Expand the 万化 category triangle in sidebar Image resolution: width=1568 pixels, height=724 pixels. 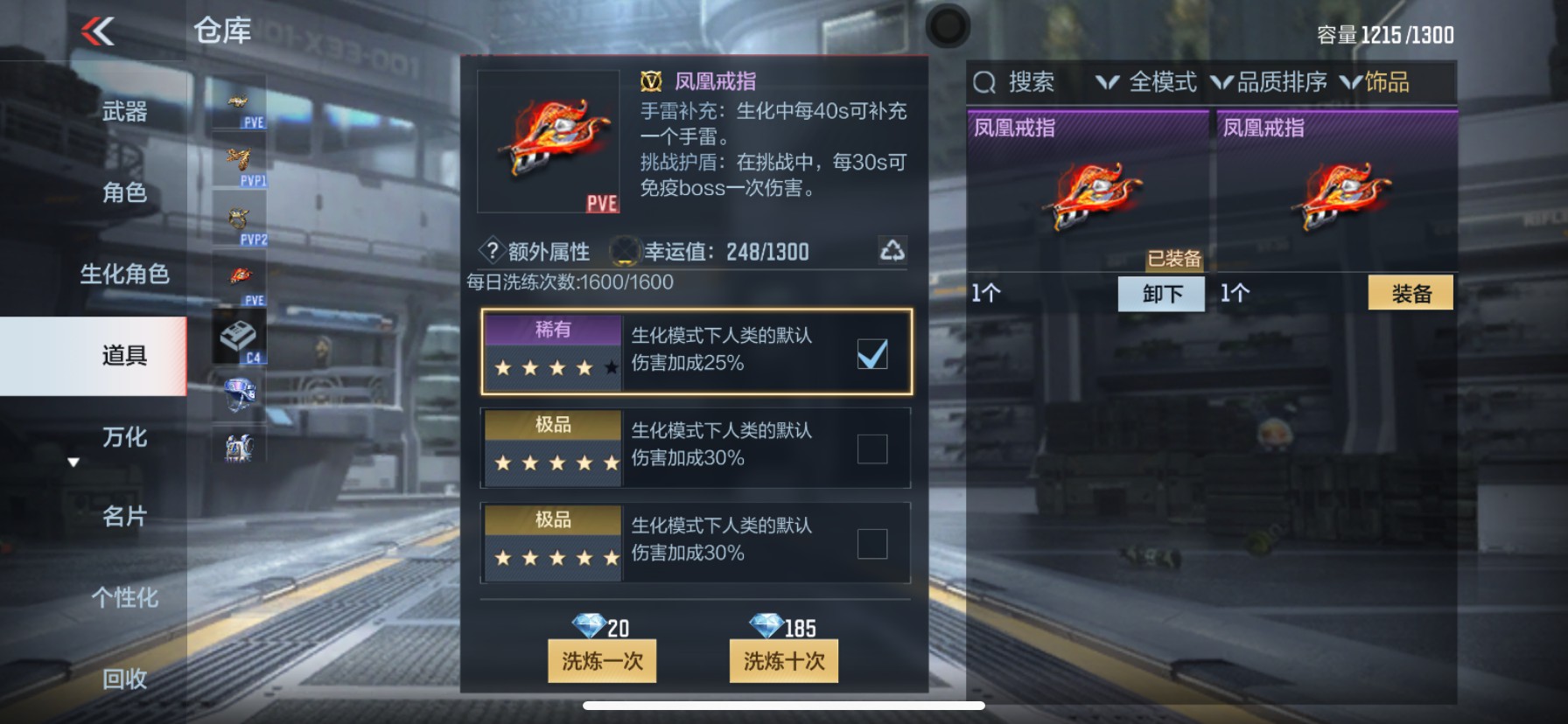point(73,463)
